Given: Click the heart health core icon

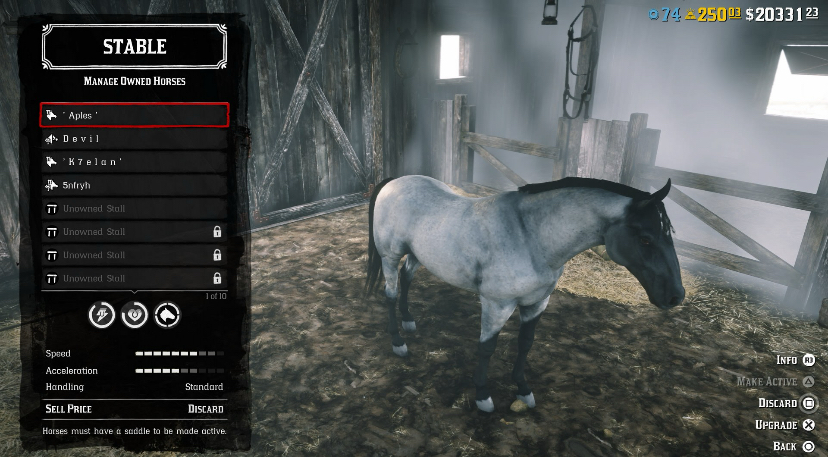Looking at the screenshot, I should [x=134, y=316].
